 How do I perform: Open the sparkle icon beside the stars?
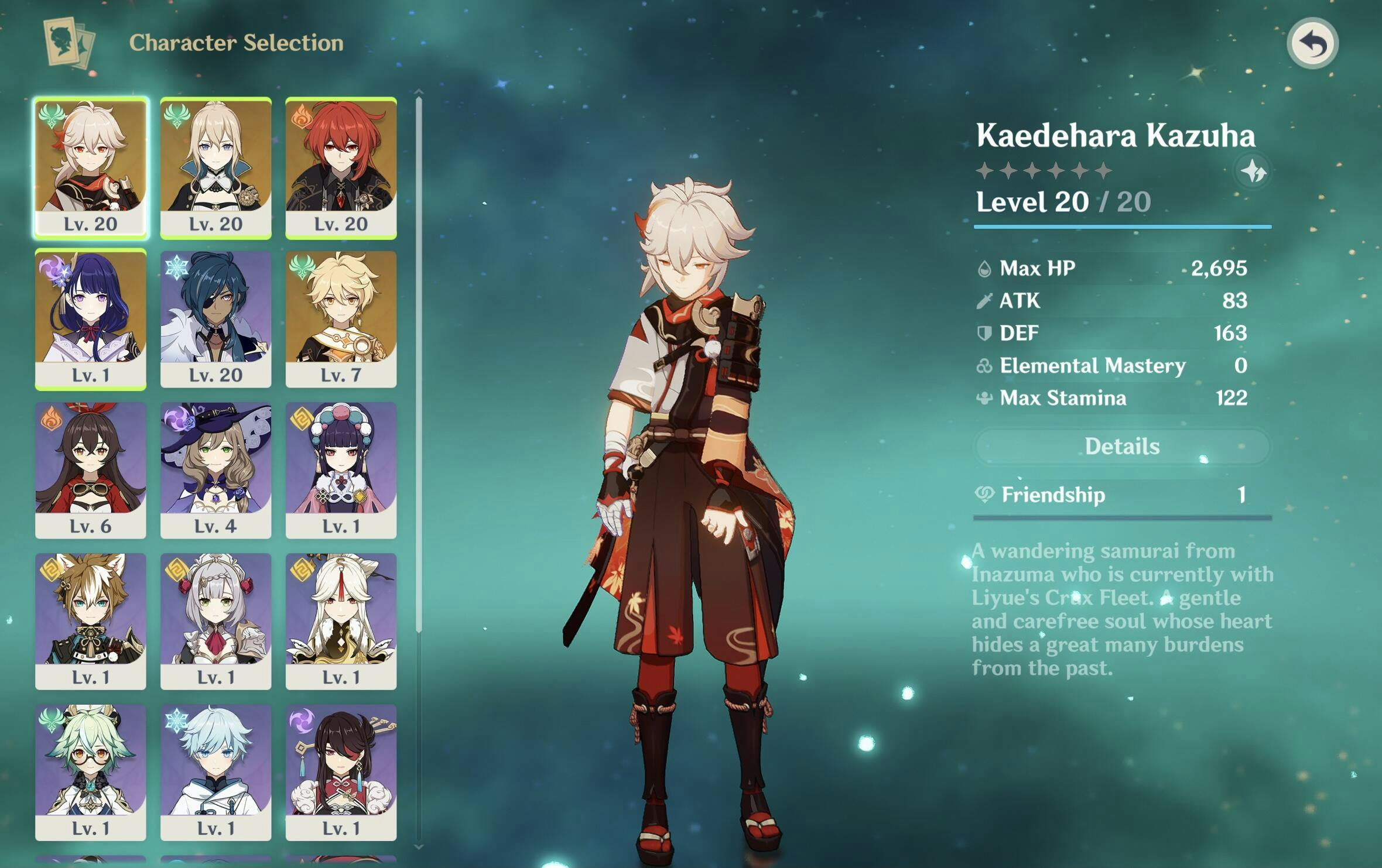(x=1253, y=171)
